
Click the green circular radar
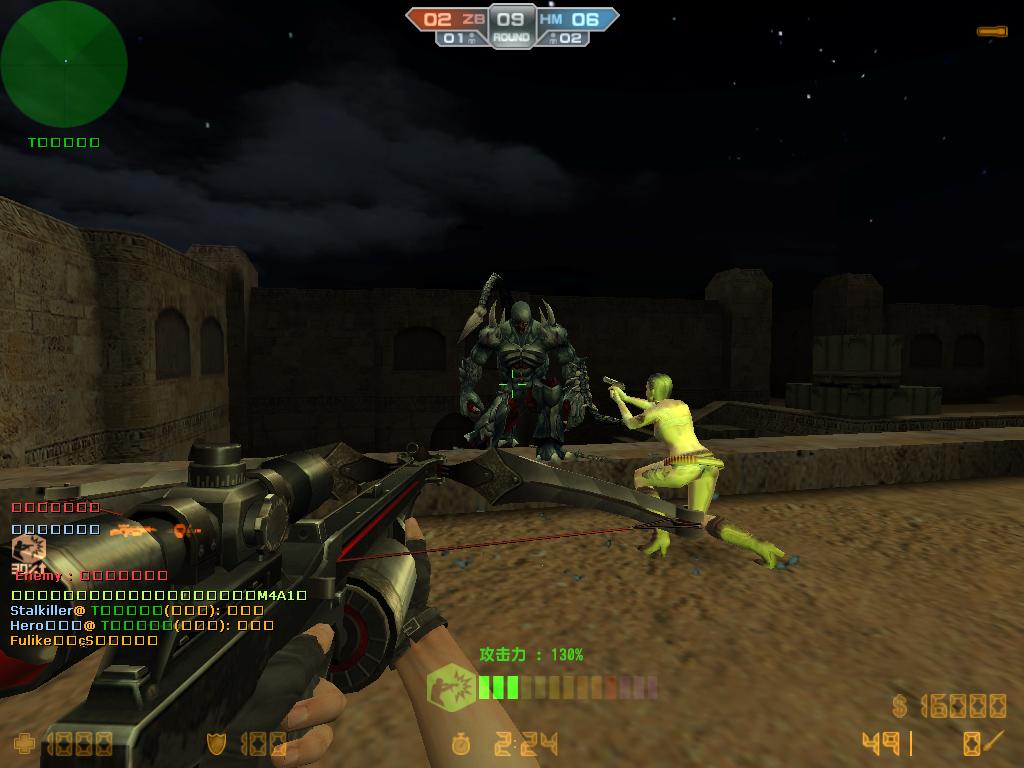(64, 63)
